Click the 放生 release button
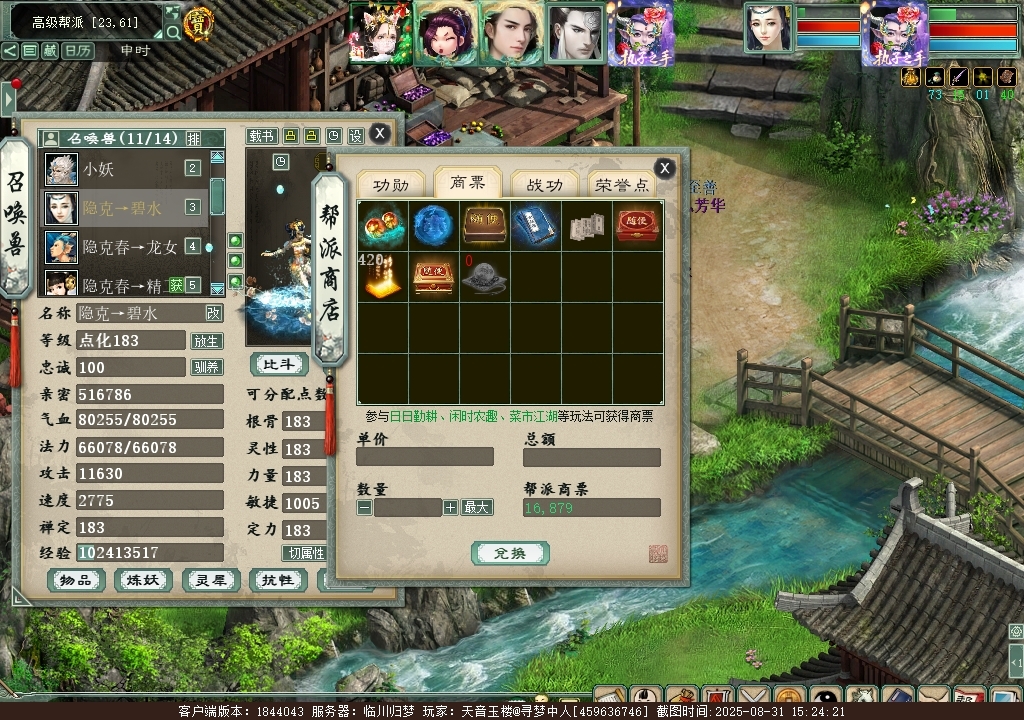 tap(206, 341)
